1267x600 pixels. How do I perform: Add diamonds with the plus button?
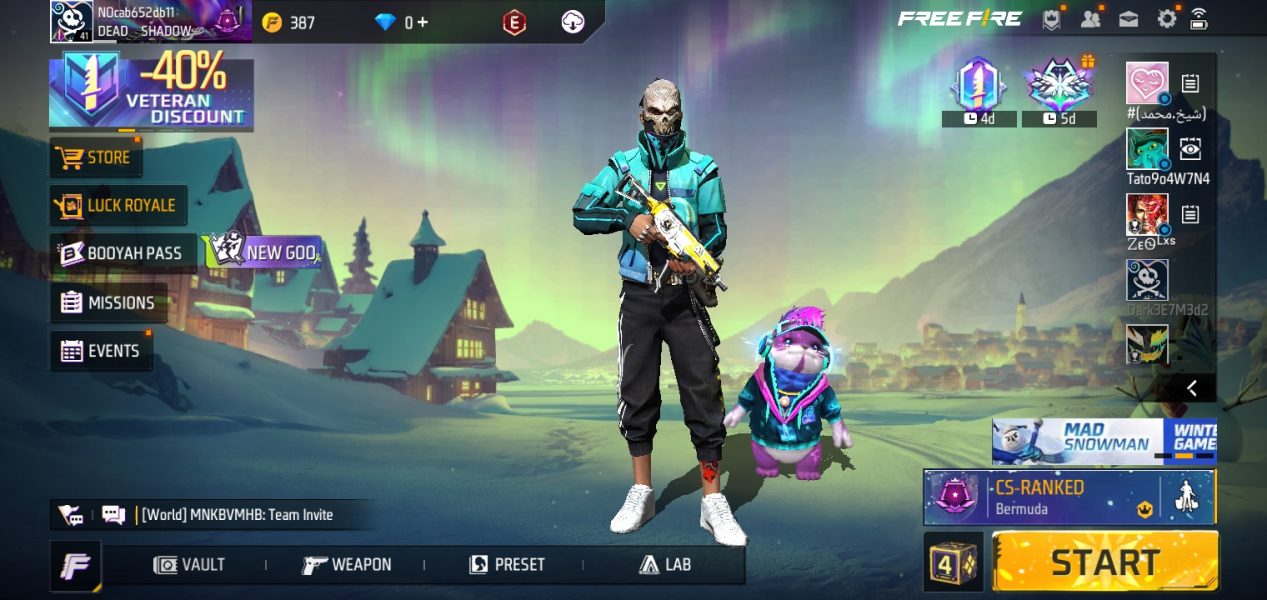click(x=423, y=22)
